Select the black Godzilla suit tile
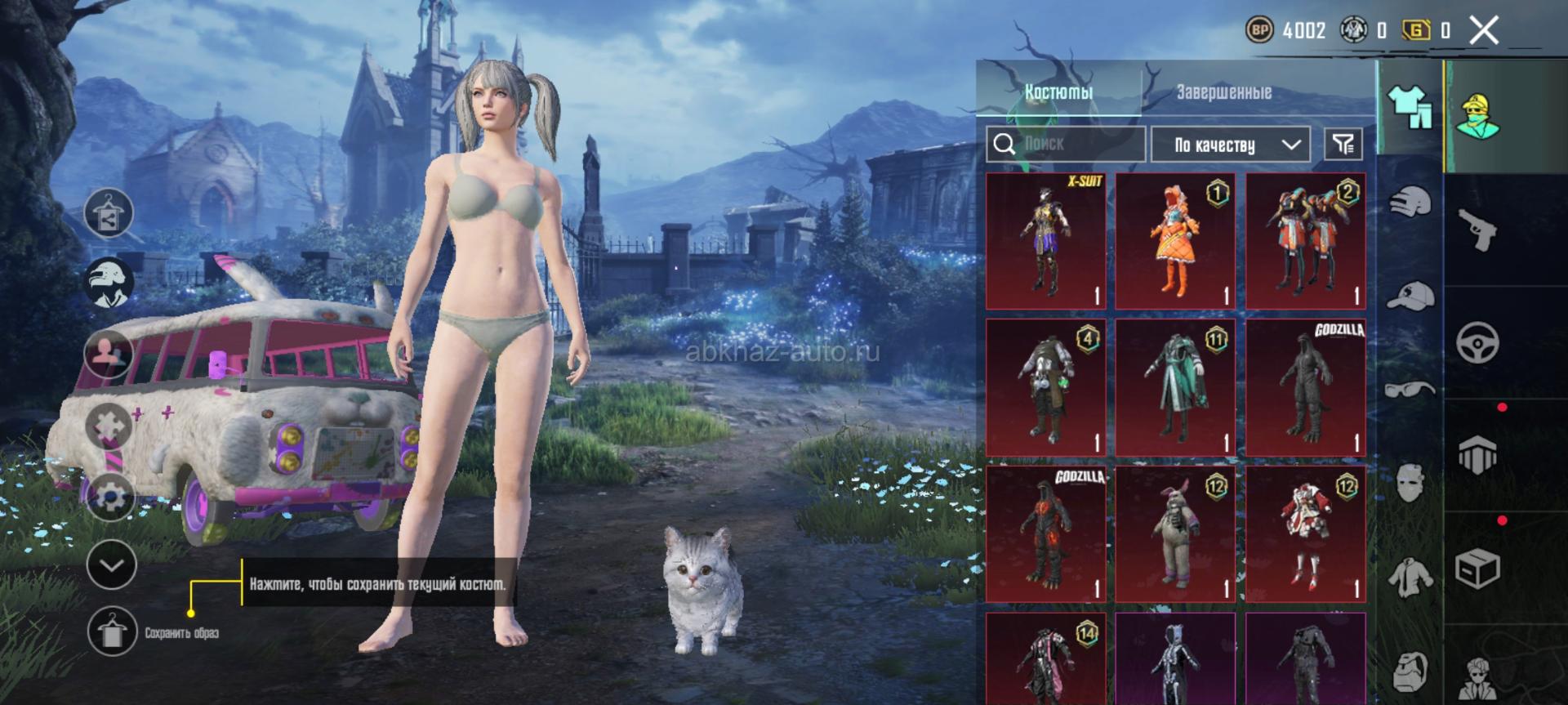1568x705 pixels. (x=1305, y=388)
